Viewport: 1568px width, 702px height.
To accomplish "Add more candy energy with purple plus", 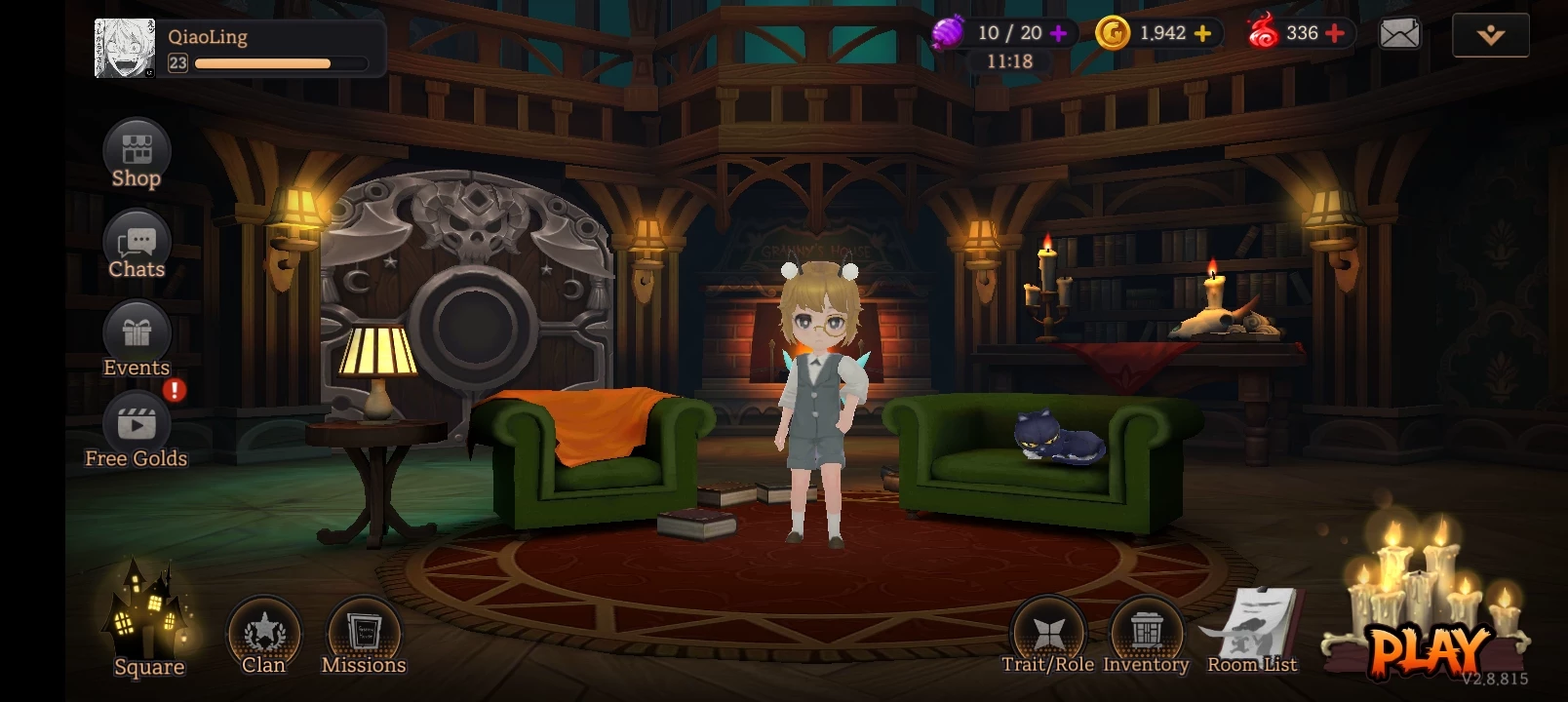I will coord(1059,33).
